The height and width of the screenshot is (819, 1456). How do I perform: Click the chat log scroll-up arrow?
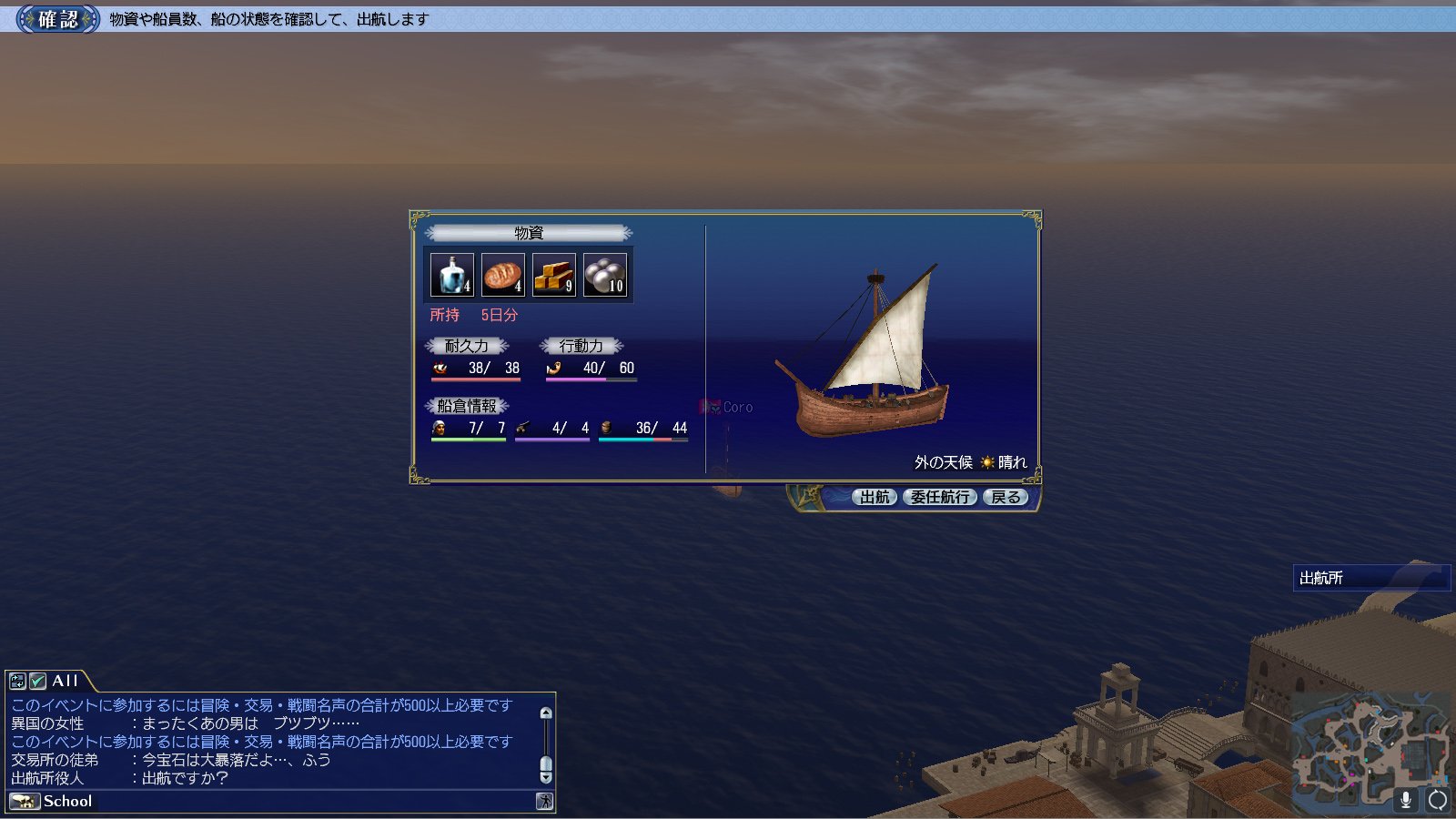pos(546,713)
